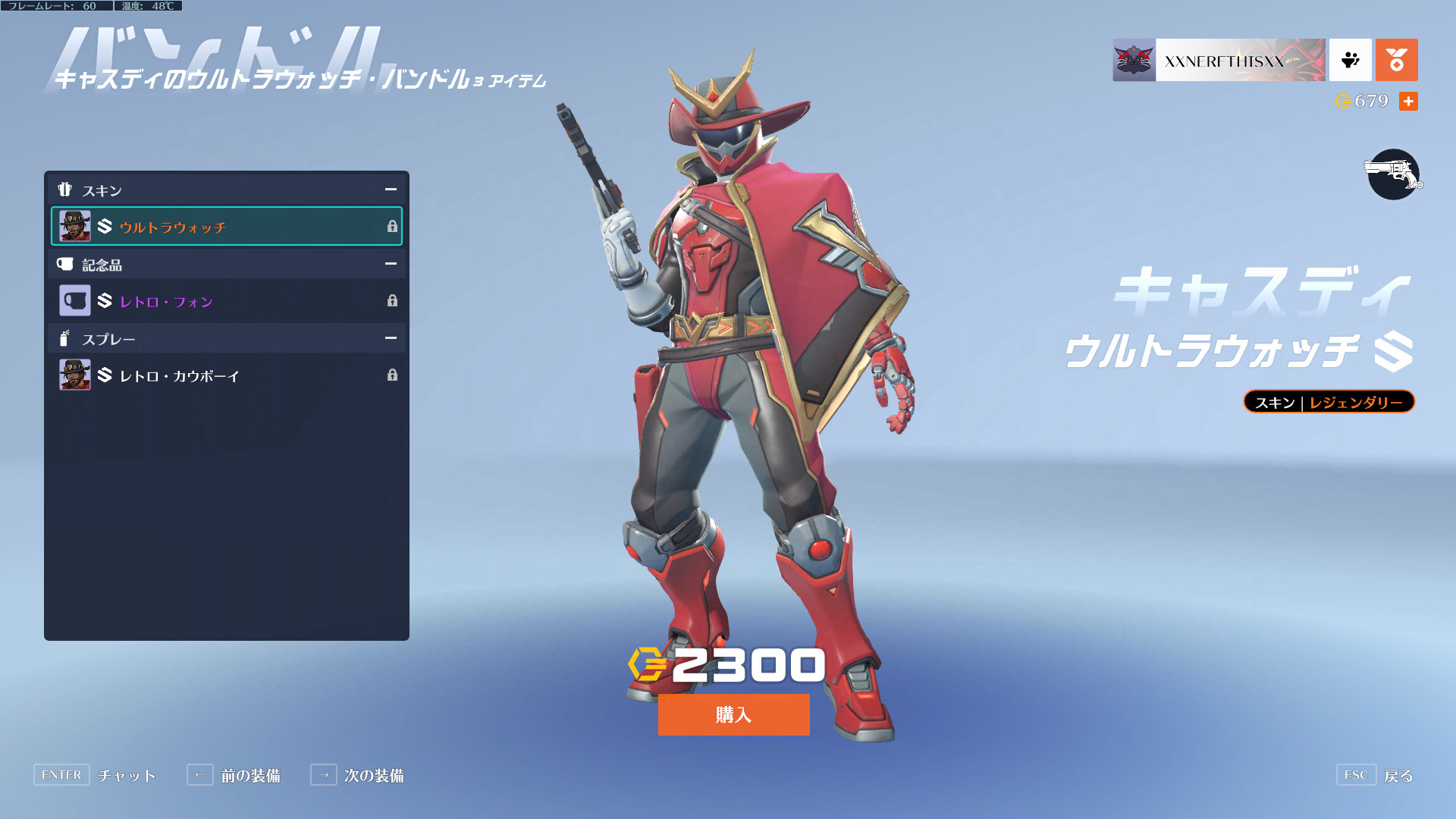1456x819 pixels.
Task: Collapse the 記念品 category section
Action: click(391, 264)
